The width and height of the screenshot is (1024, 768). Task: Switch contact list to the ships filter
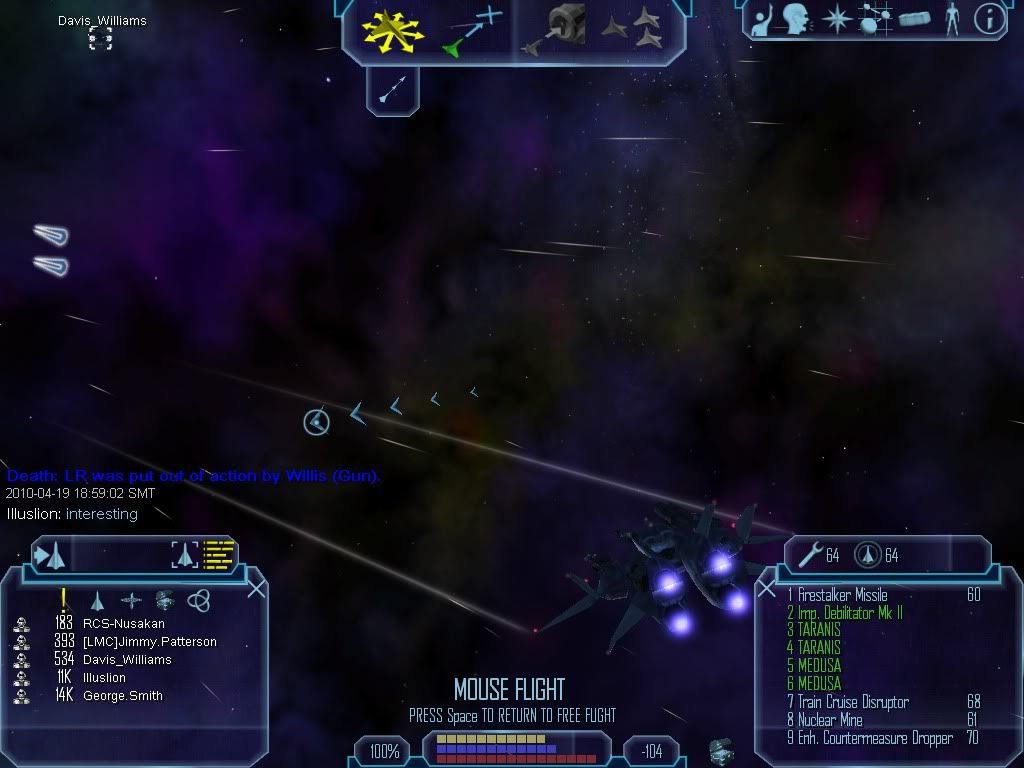coord(97,600)
